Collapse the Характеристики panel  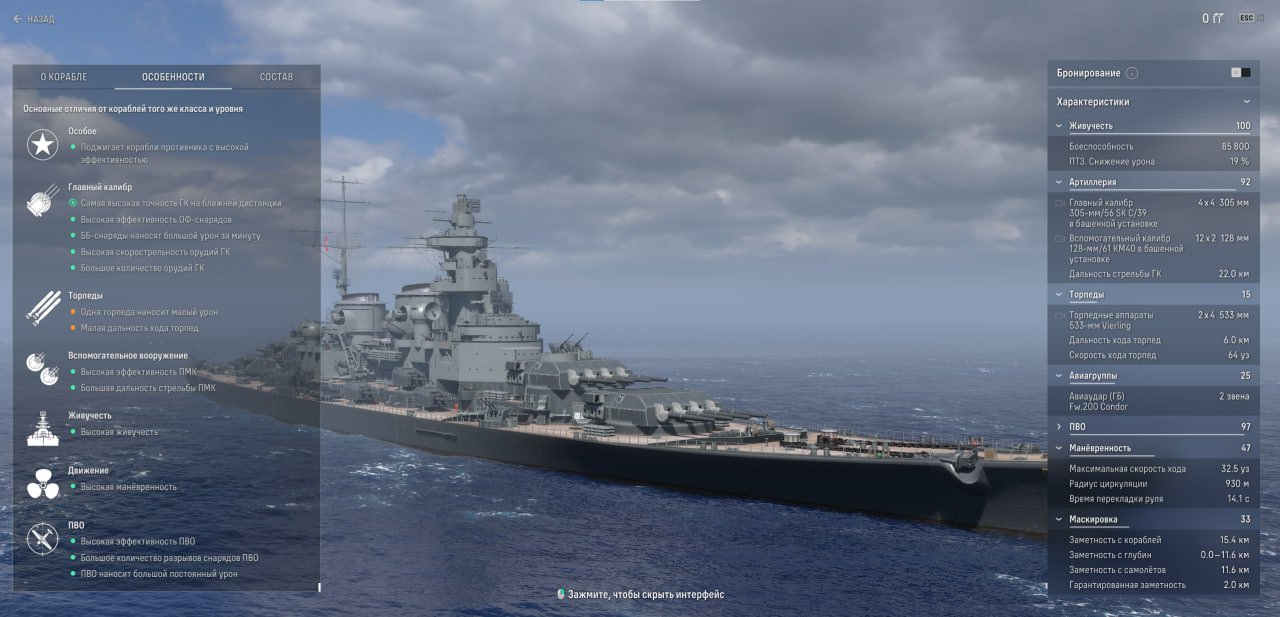[1246, 102]
